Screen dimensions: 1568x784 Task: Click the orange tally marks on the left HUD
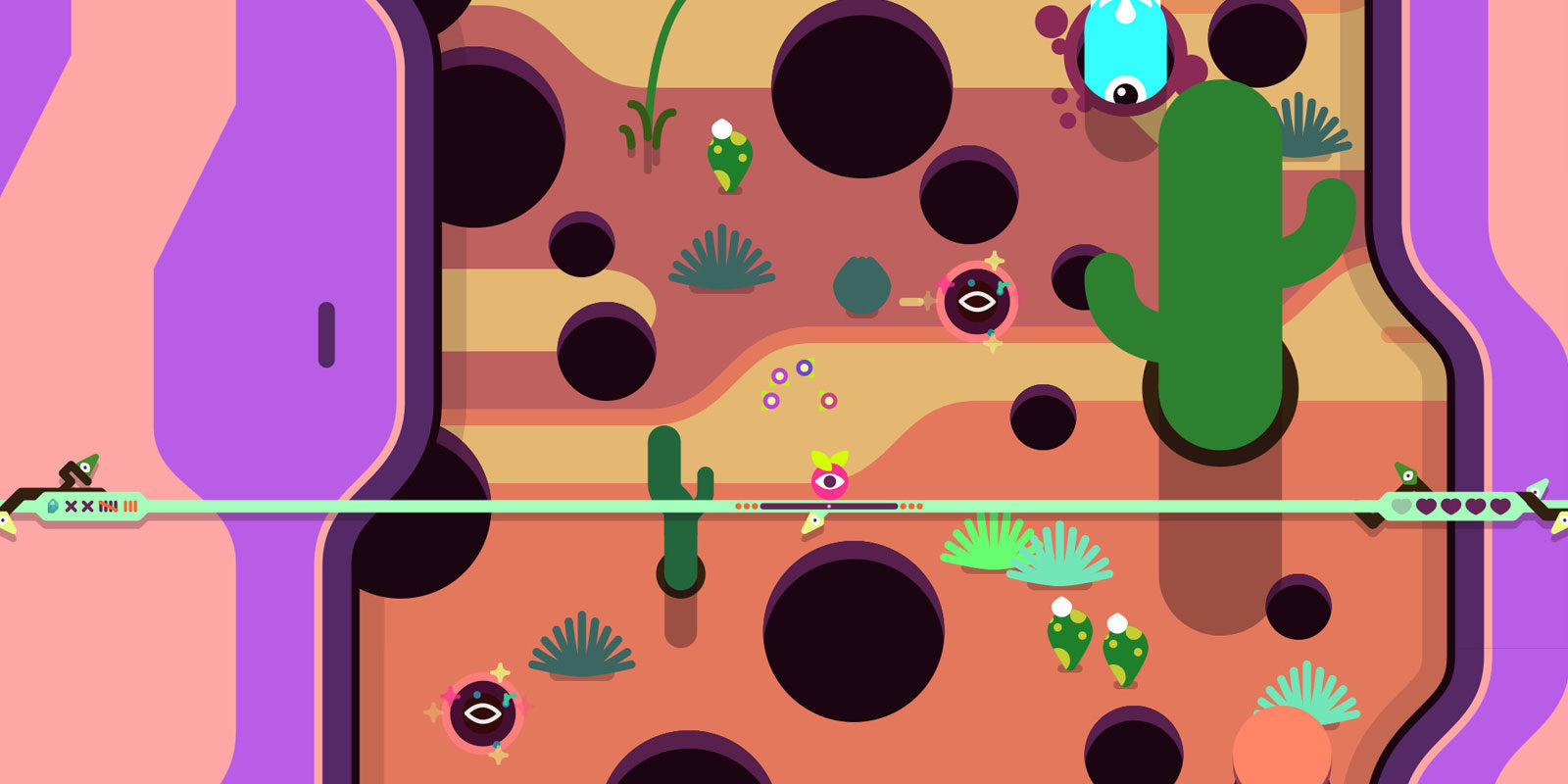click(x=130, y=506)
